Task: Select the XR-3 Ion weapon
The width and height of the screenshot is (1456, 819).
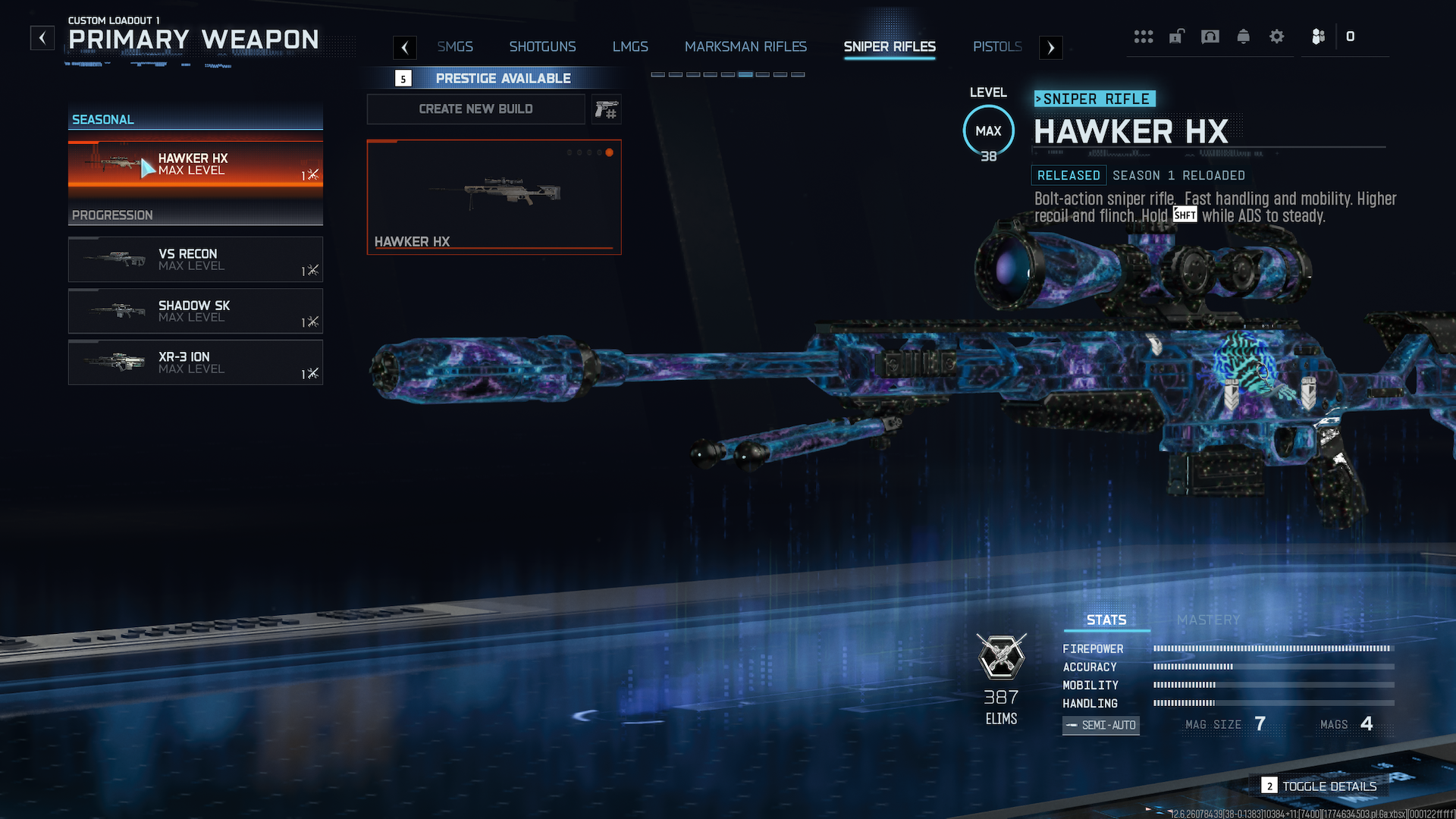Action: (196, 362)
